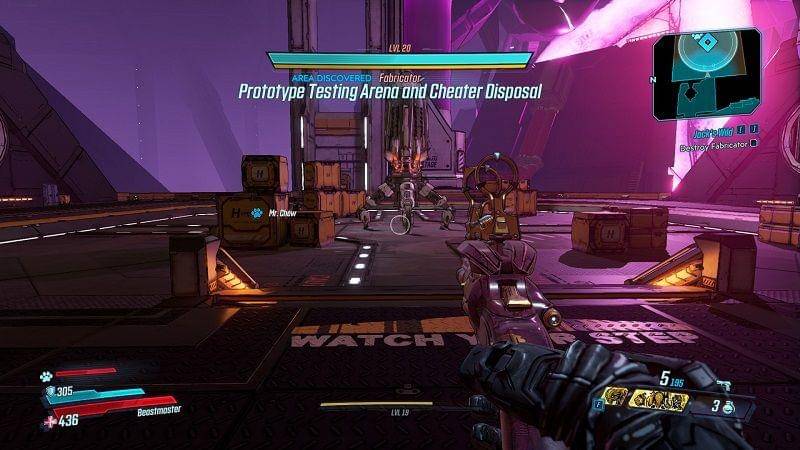Viewport: 800px width, 450px height.
Task: Click the Destroy Fabricator objective checkbox
Action: pyautogui.click(x=754, y=144)
